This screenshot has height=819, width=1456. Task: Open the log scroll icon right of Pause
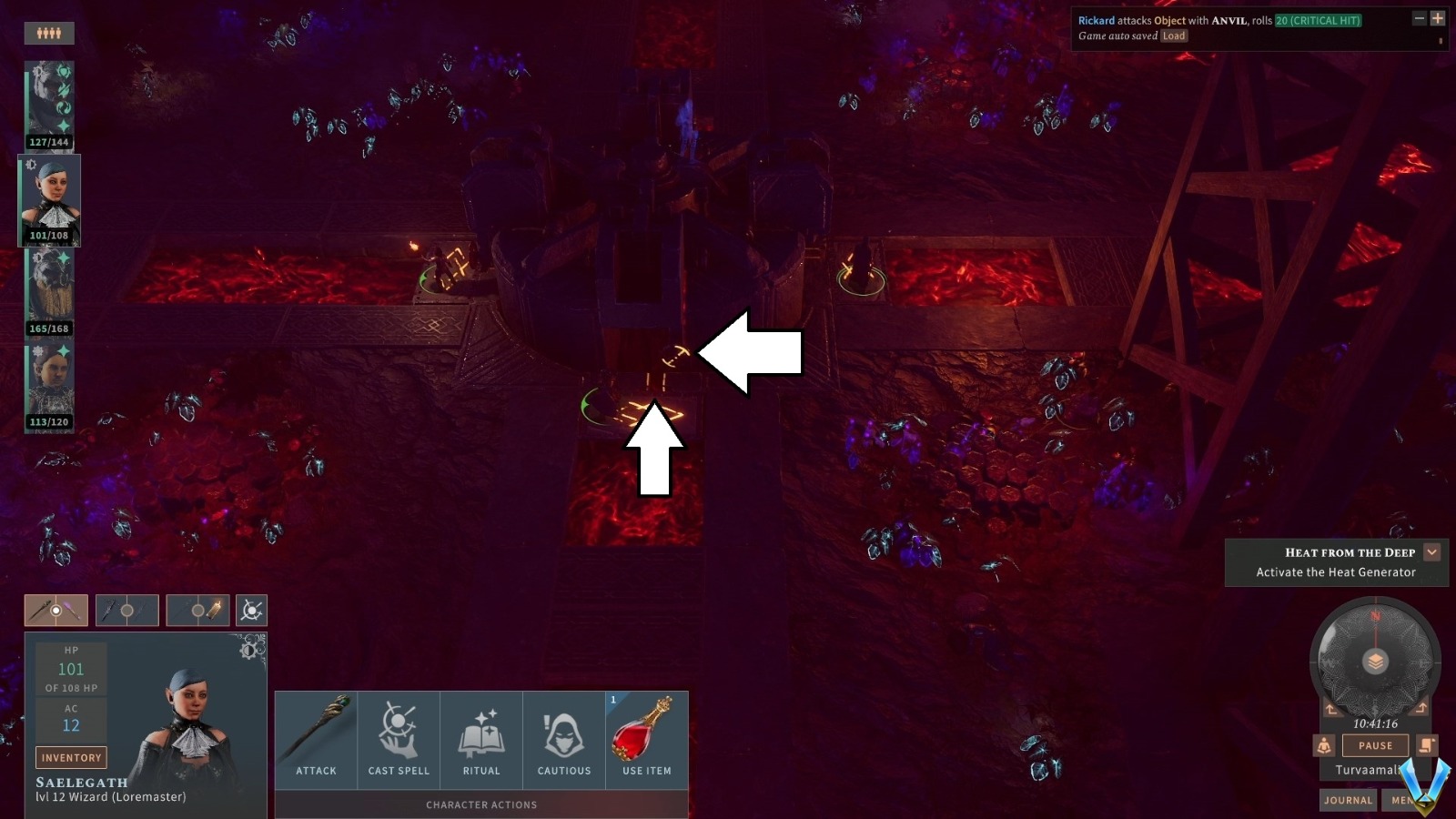pyautogui.click(x=1426, y=745)
